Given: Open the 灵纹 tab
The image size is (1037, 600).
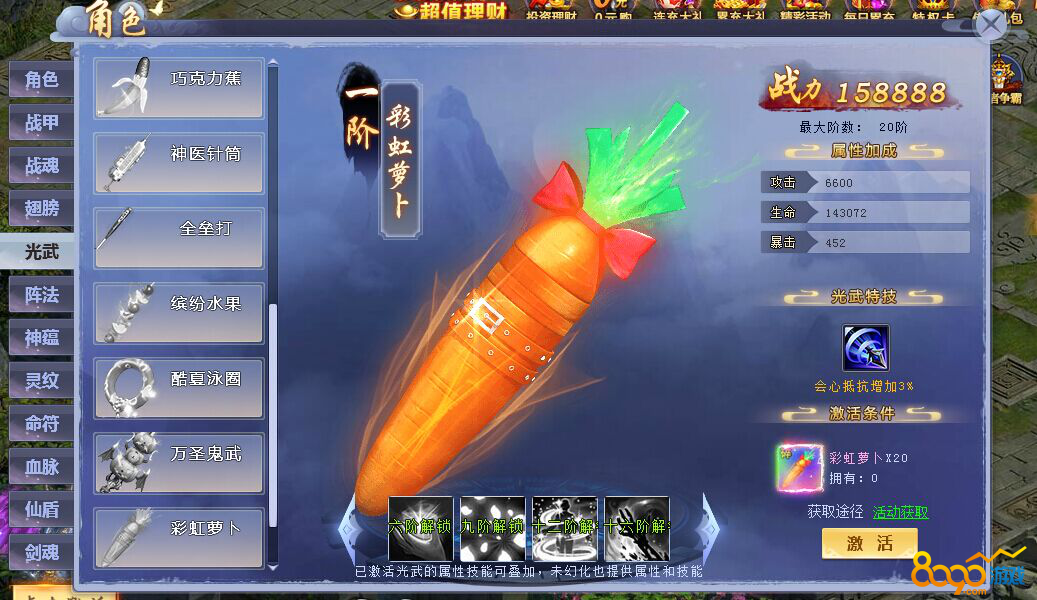Looking at the screenshot, I should 41,381.
